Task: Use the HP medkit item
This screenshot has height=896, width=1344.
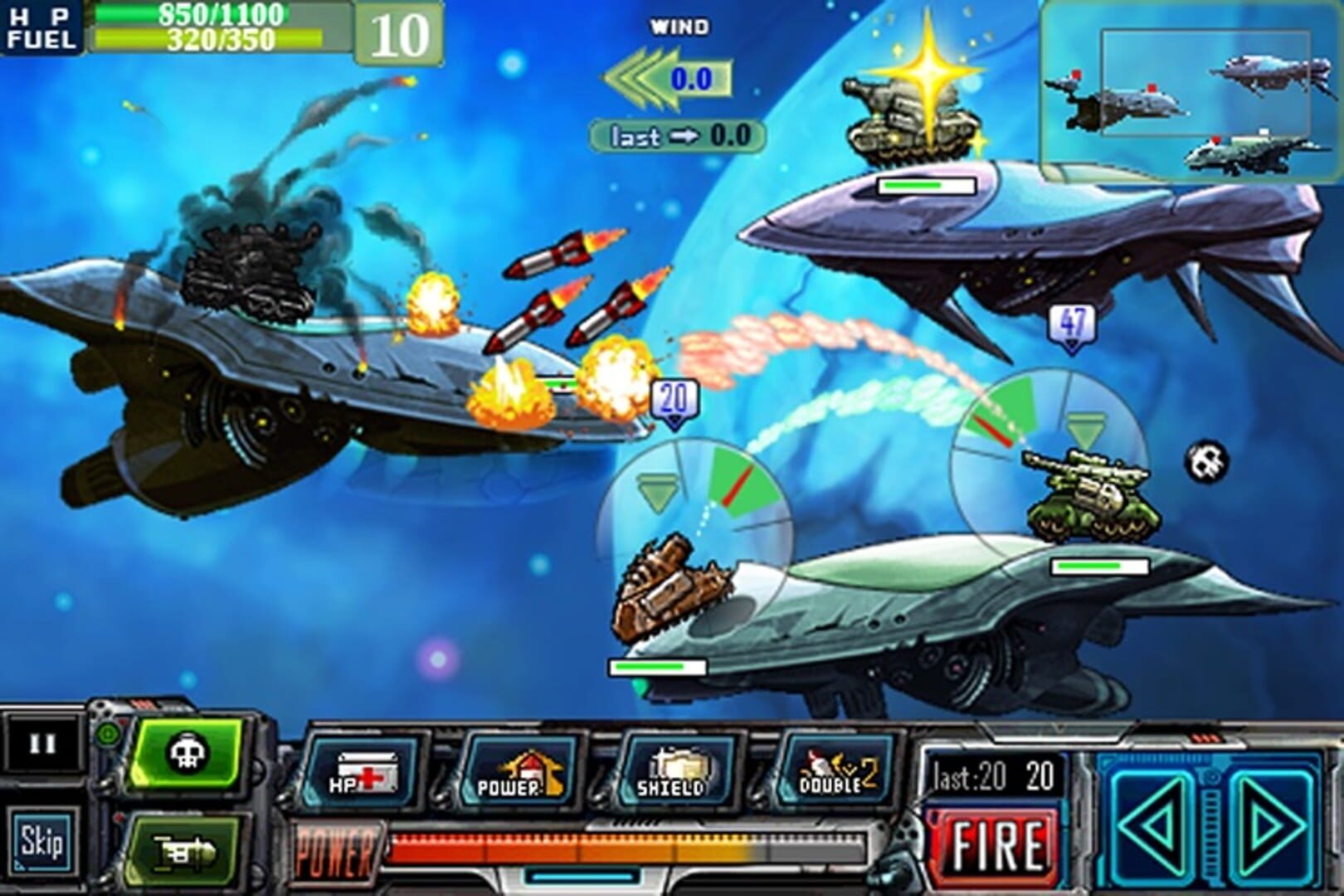Action: [x=365, y=772]
